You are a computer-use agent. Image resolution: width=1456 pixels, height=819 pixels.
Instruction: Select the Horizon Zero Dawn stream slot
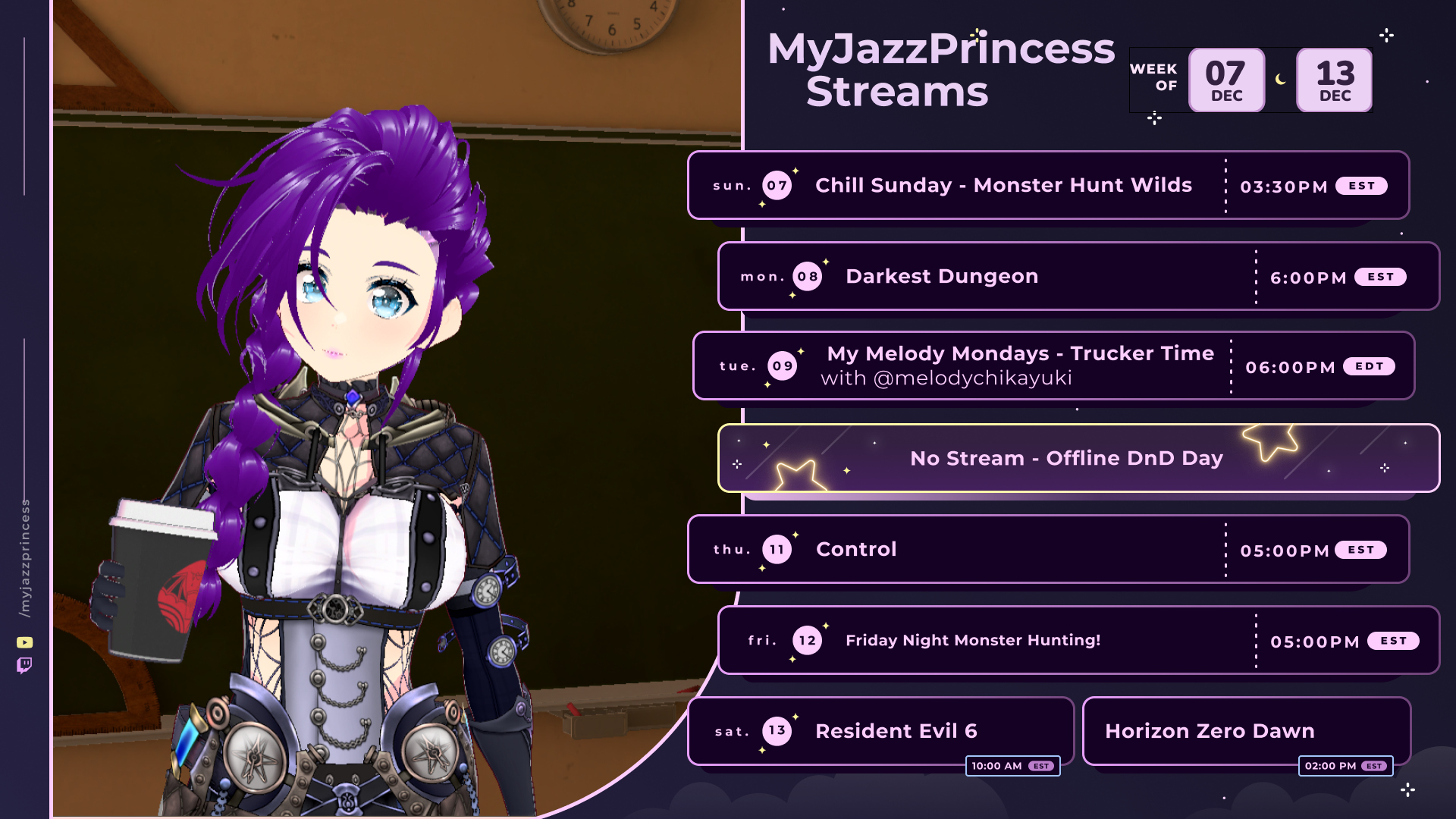click(1210, 731)
